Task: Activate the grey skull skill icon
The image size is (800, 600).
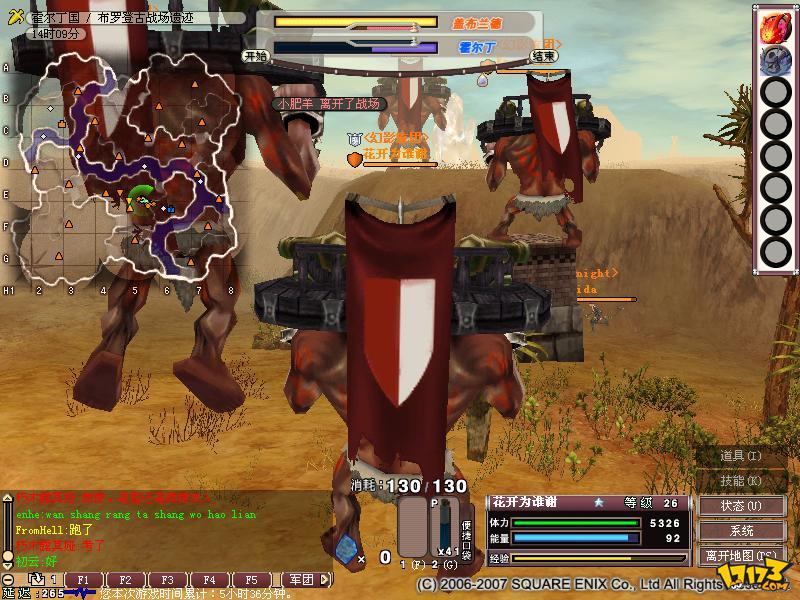Action: 775,61
